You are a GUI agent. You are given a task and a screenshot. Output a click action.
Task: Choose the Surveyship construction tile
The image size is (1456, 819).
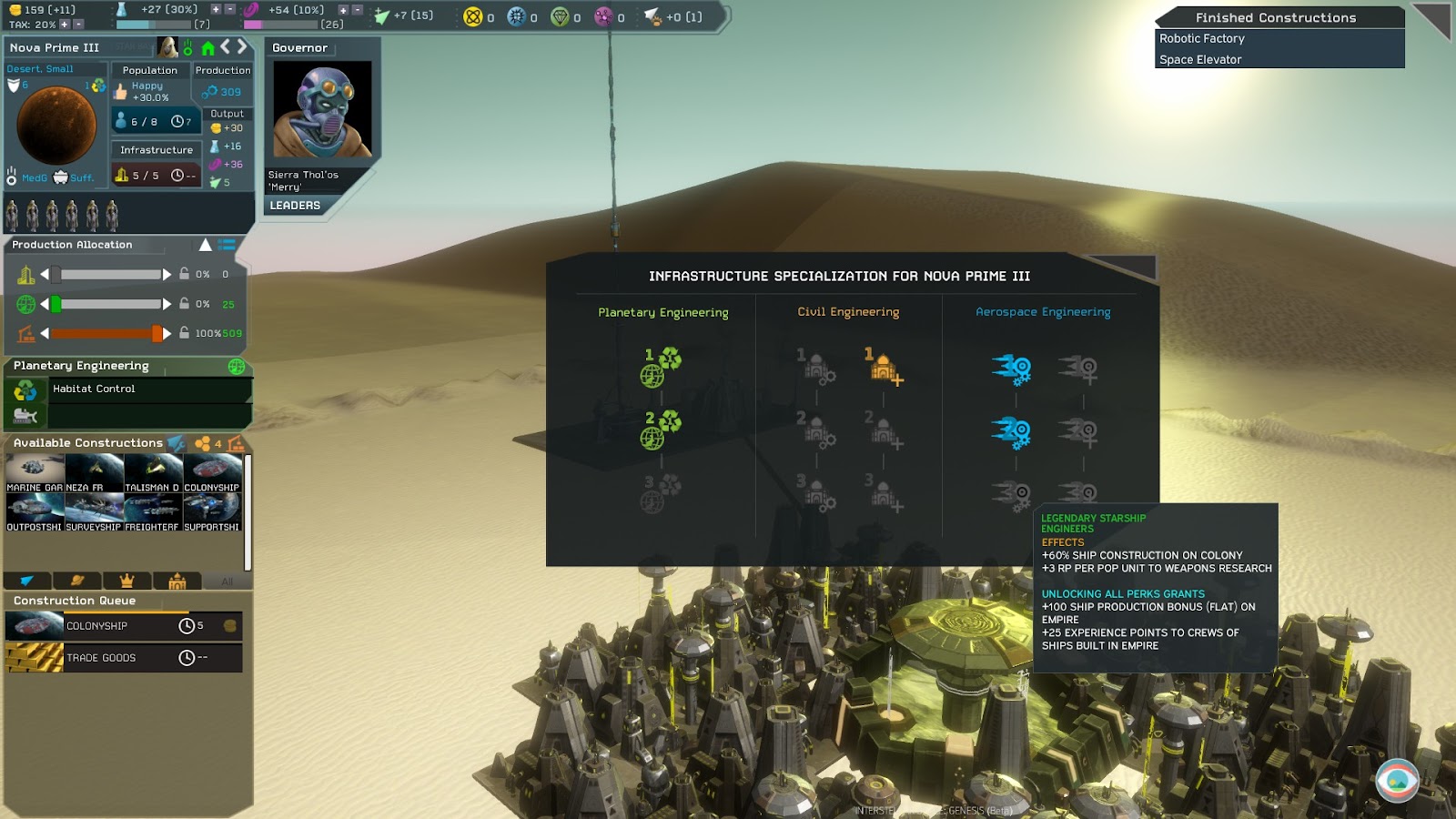[94, 513]
